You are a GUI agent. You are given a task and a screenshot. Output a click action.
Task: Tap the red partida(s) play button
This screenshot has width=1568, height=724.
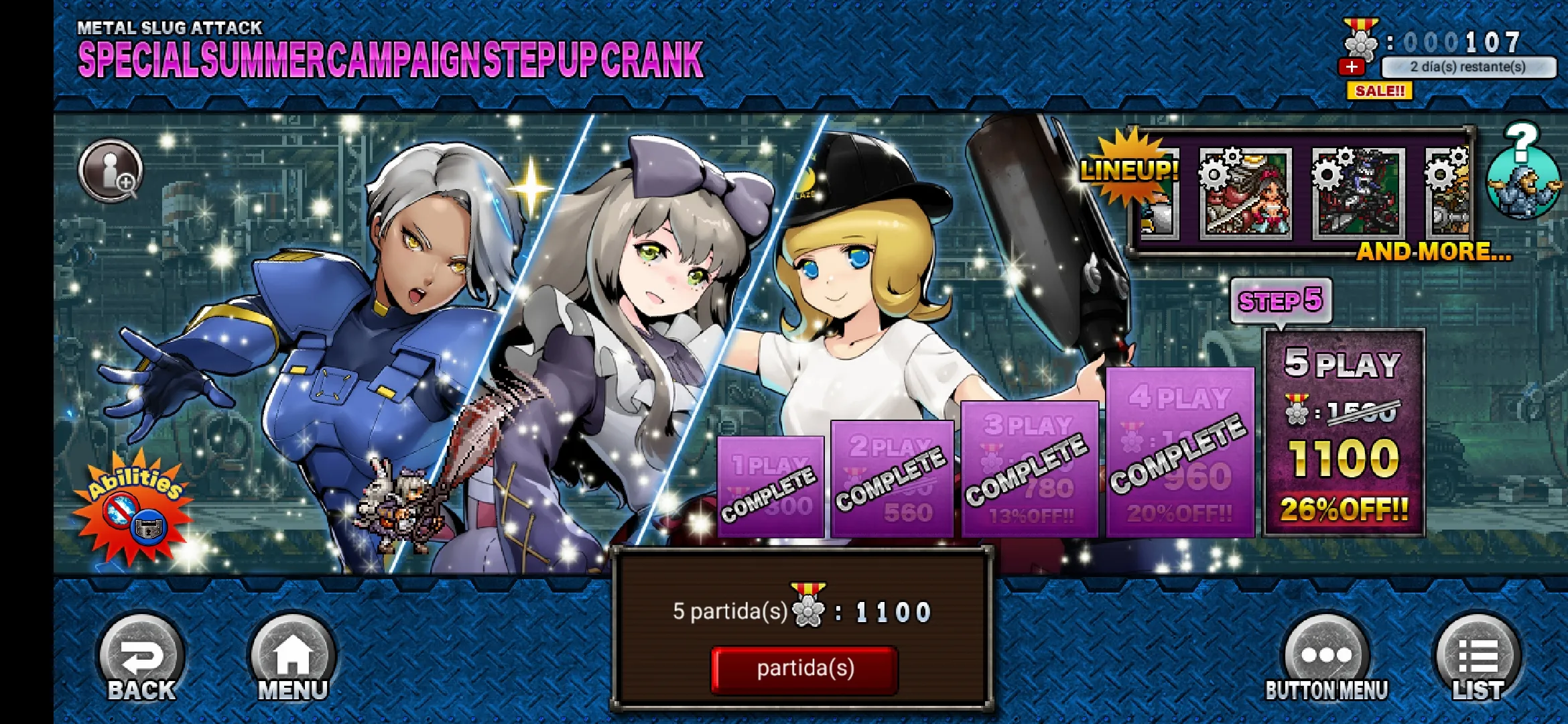click(x=804, y=669)
